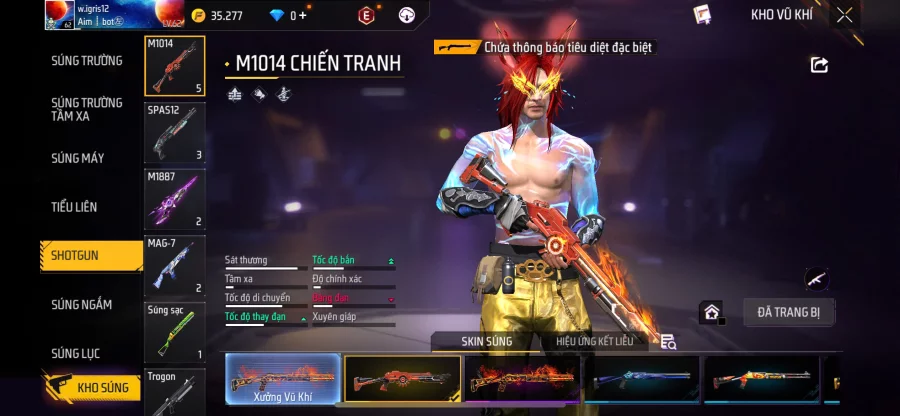Viewport: 900px width, 416px height.
Task: Pick the MAG-7 shotgun
Action: point(175,265)
